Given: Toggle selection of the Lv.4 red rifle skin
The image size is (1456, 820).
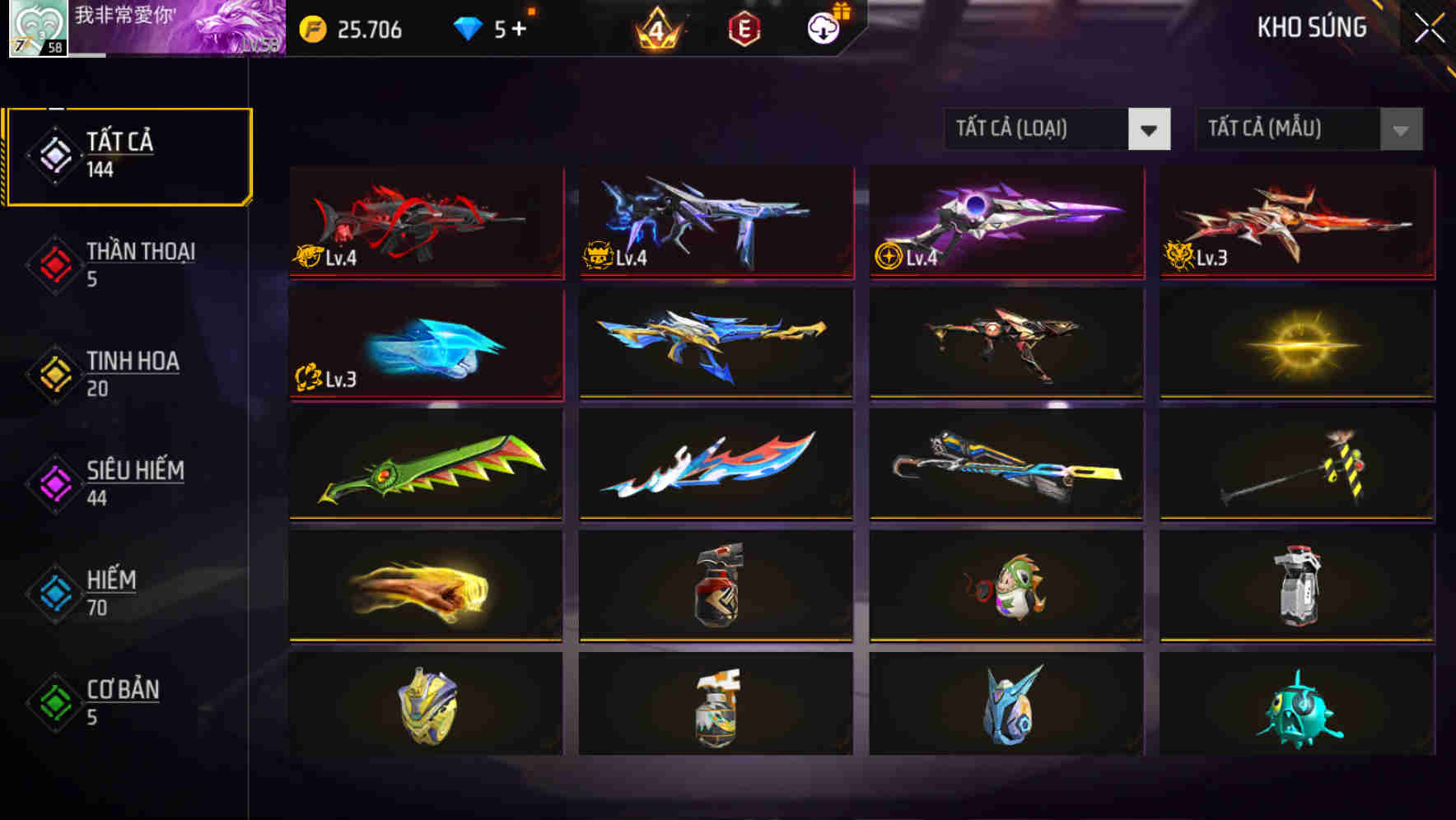Looking at the screenshot, I should pos(425,223).
